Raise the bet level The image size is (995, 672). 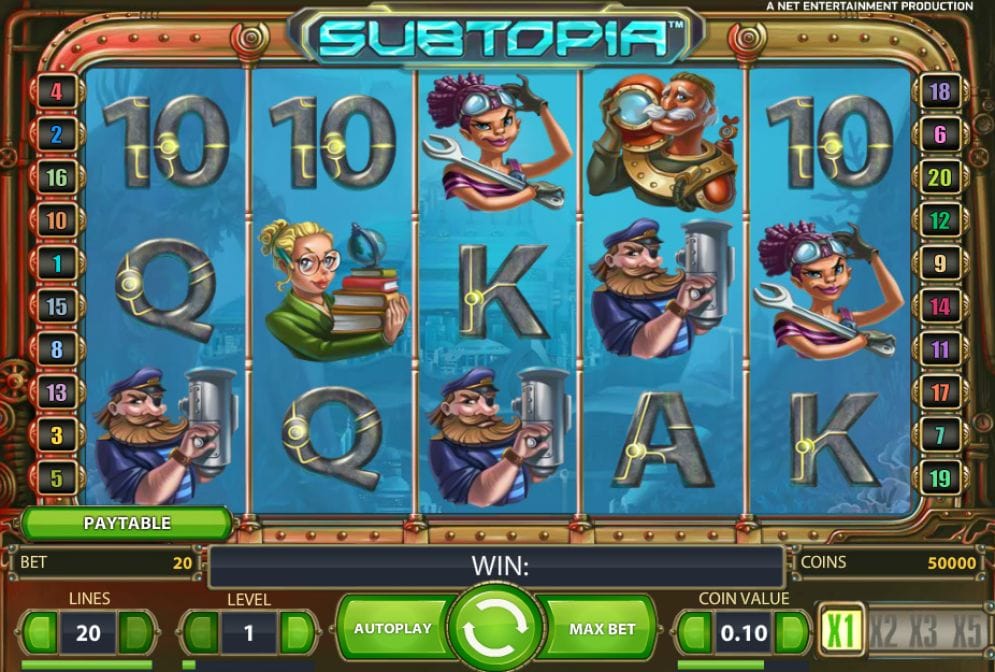tap(297, 633)
